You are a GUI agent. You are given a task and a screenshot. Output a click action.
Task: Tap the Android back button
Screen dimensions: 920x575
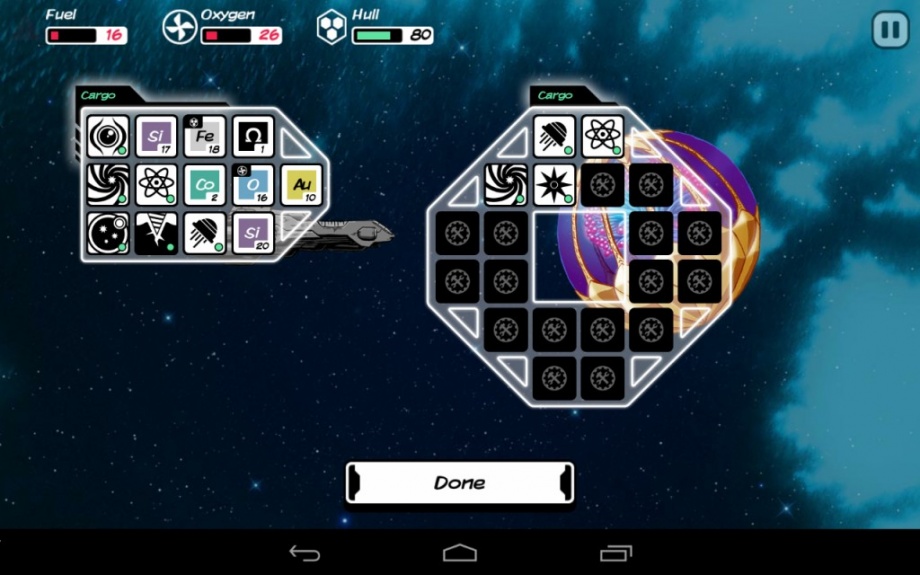[304, 553]
